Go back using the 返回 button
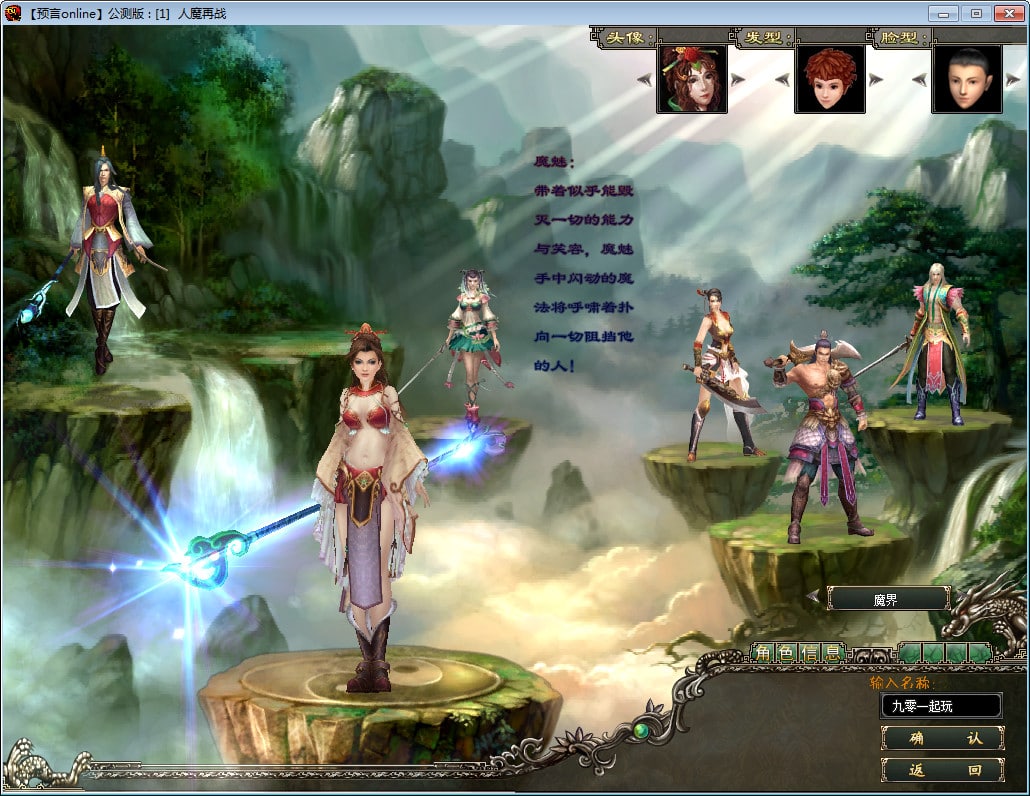The image size is (1030, 796). click(x=943, y=770)
